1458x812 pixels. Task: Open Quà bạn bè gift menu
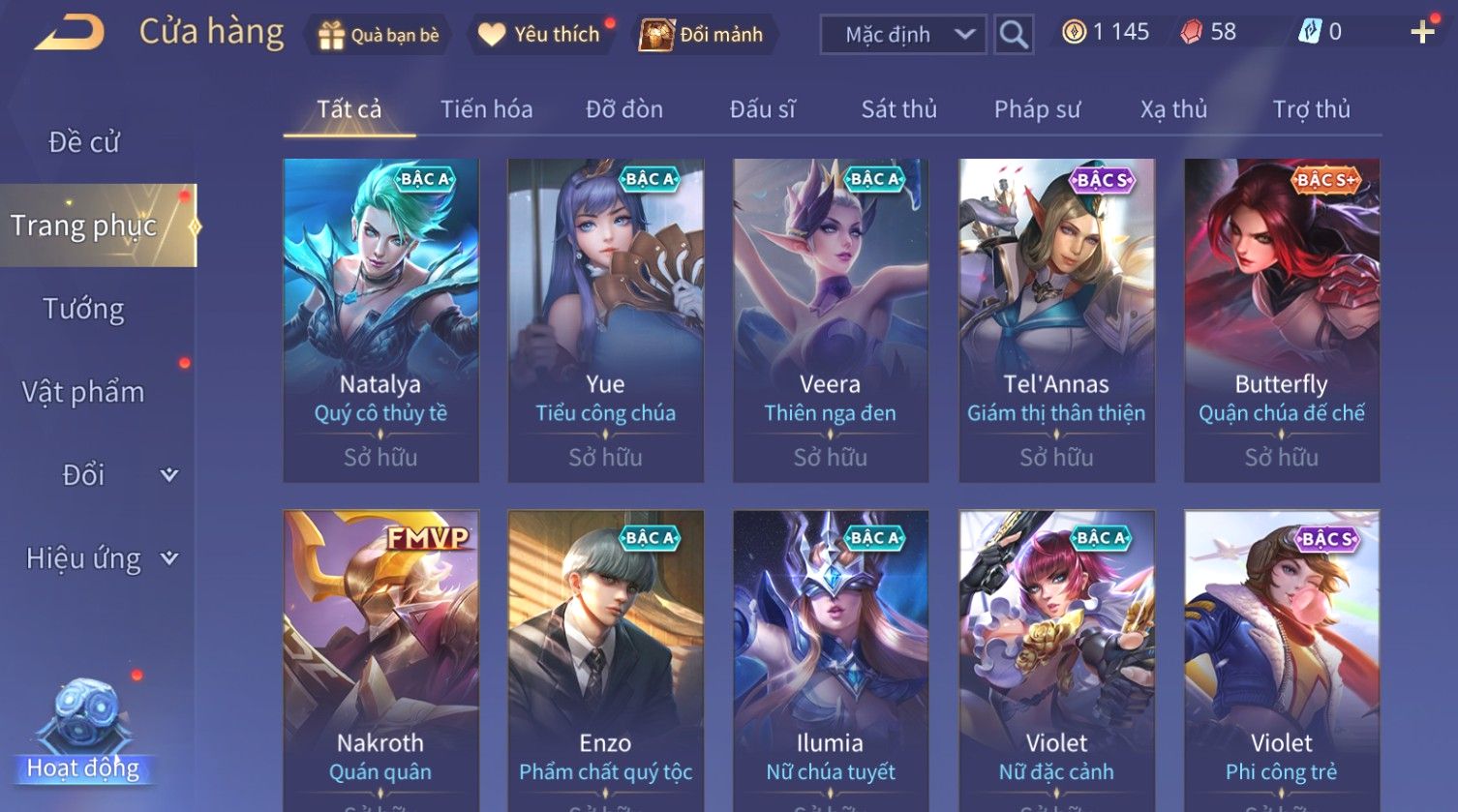point(379,35)
